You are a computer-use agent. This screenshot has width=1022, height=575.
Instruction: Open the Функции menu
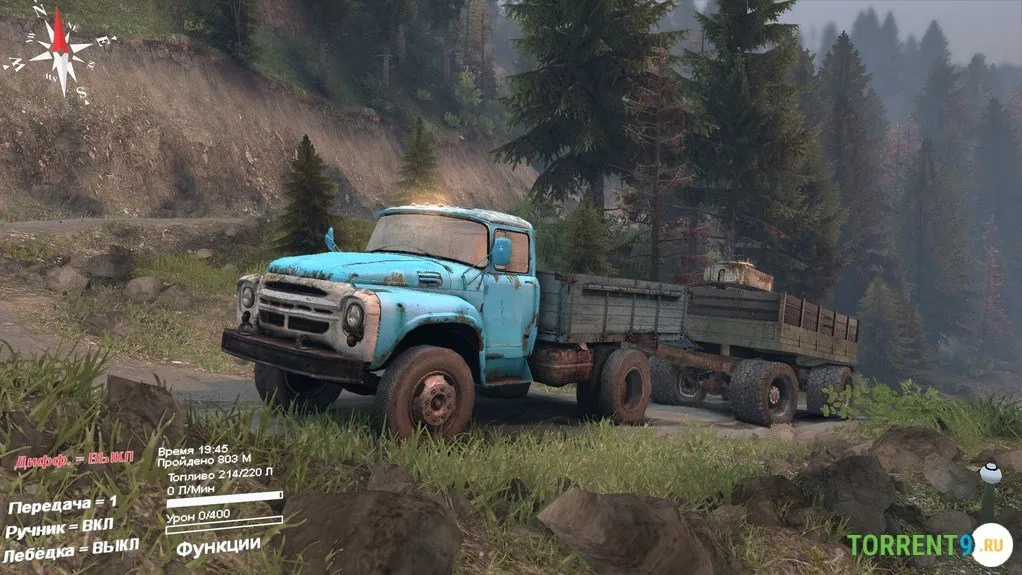[218, 546]
